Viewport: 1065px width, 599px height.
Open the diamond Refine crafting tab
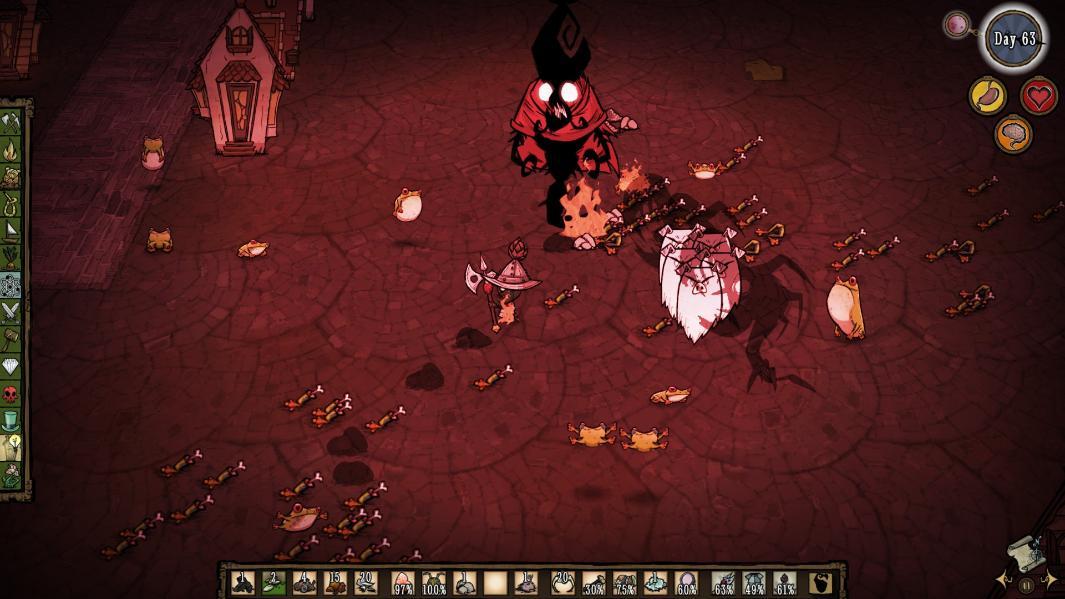click(11, 366)
